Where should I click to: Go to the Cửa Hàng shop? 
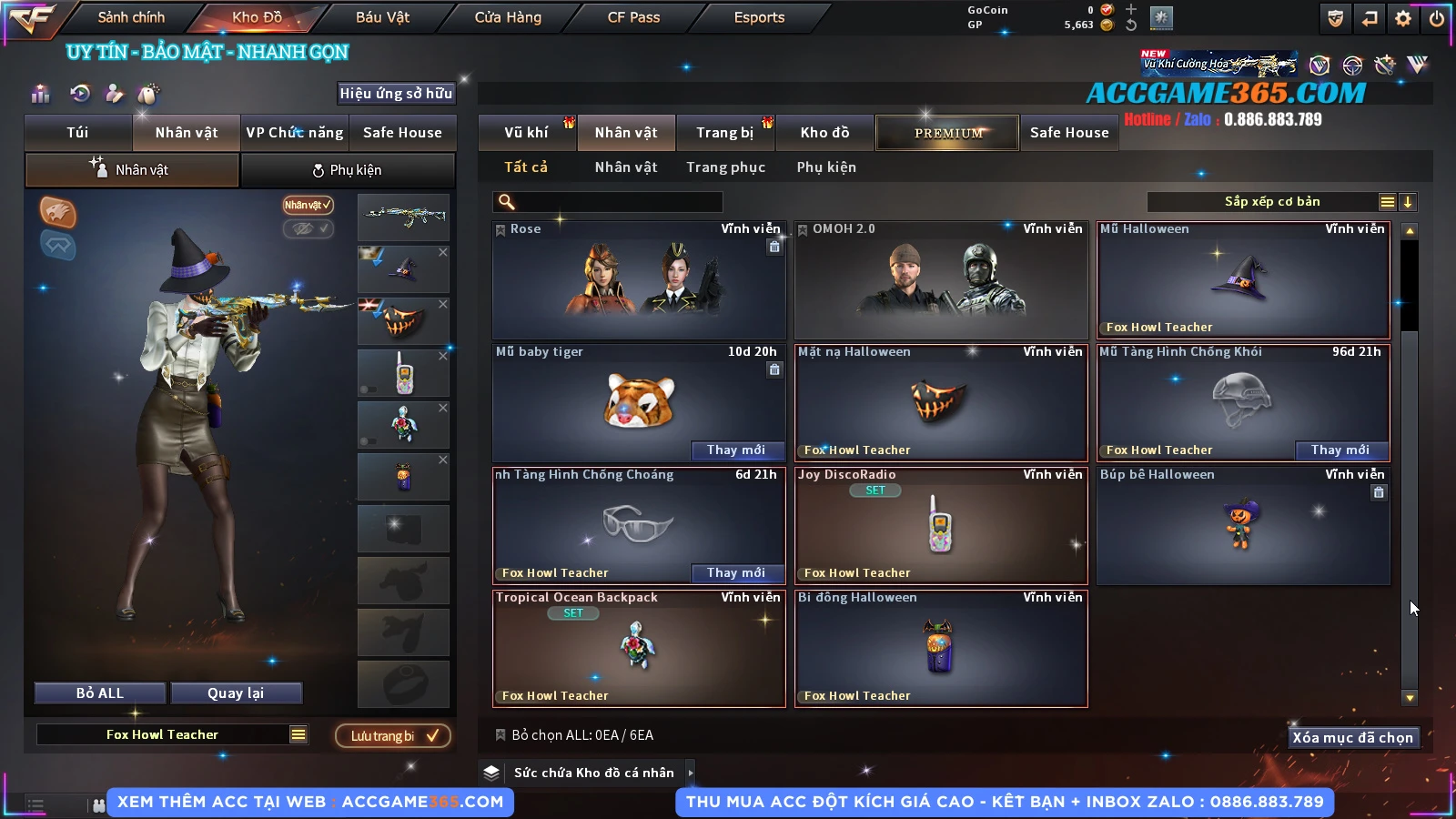[x=508, y=17]
